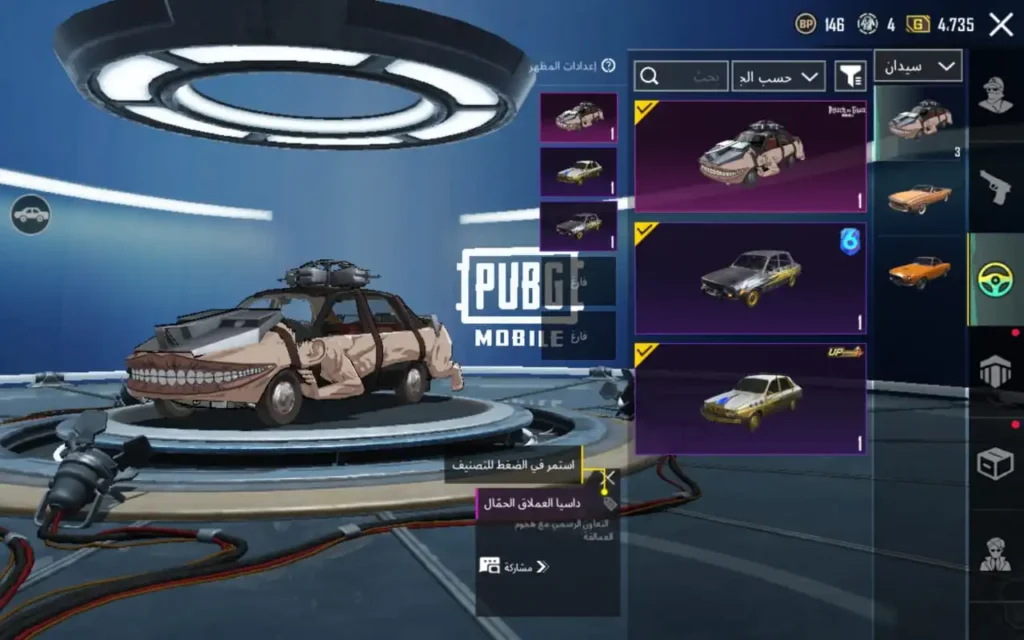Open the suited character tab at the bottom

pos(995,553)
